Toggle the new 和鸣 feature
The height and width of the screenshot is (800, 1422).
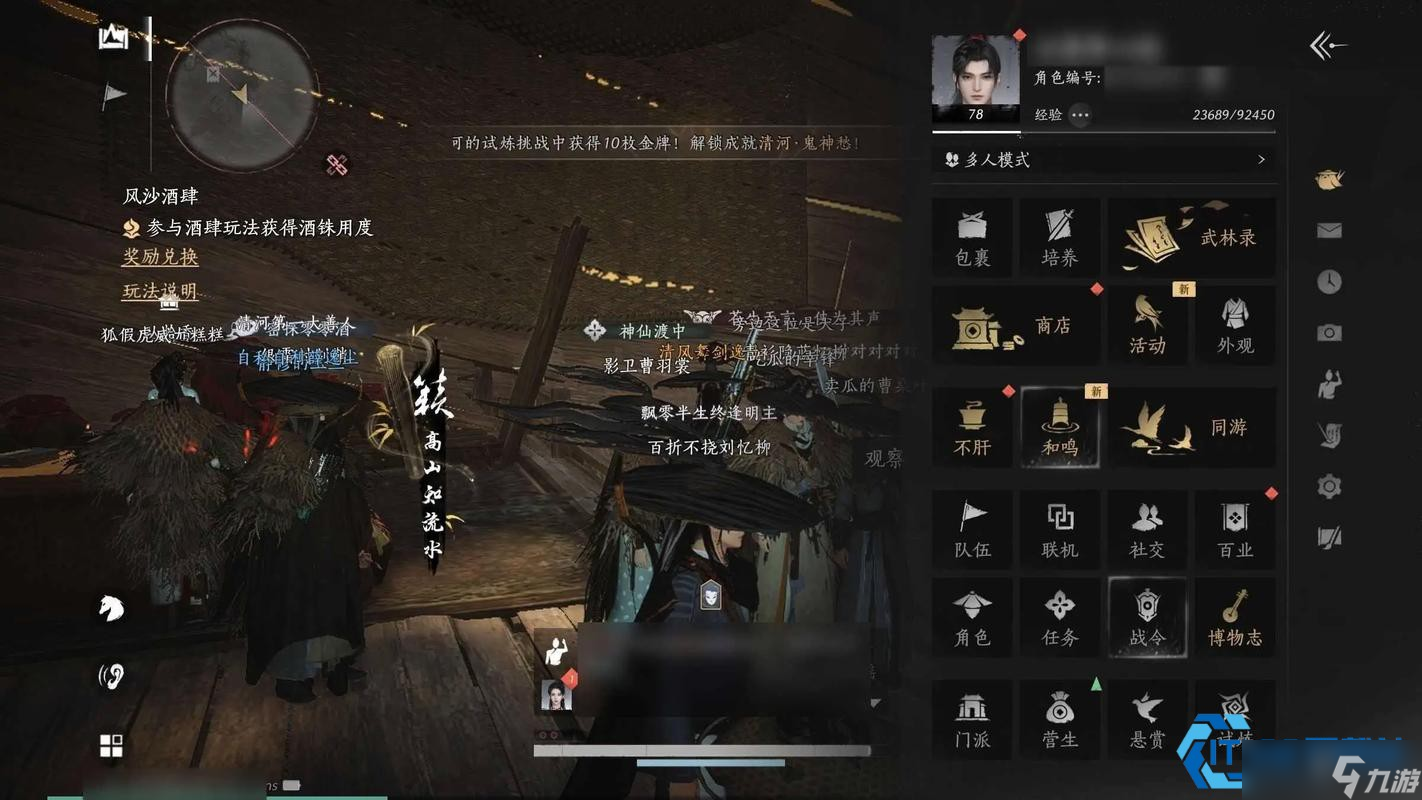coord(1059,428)
